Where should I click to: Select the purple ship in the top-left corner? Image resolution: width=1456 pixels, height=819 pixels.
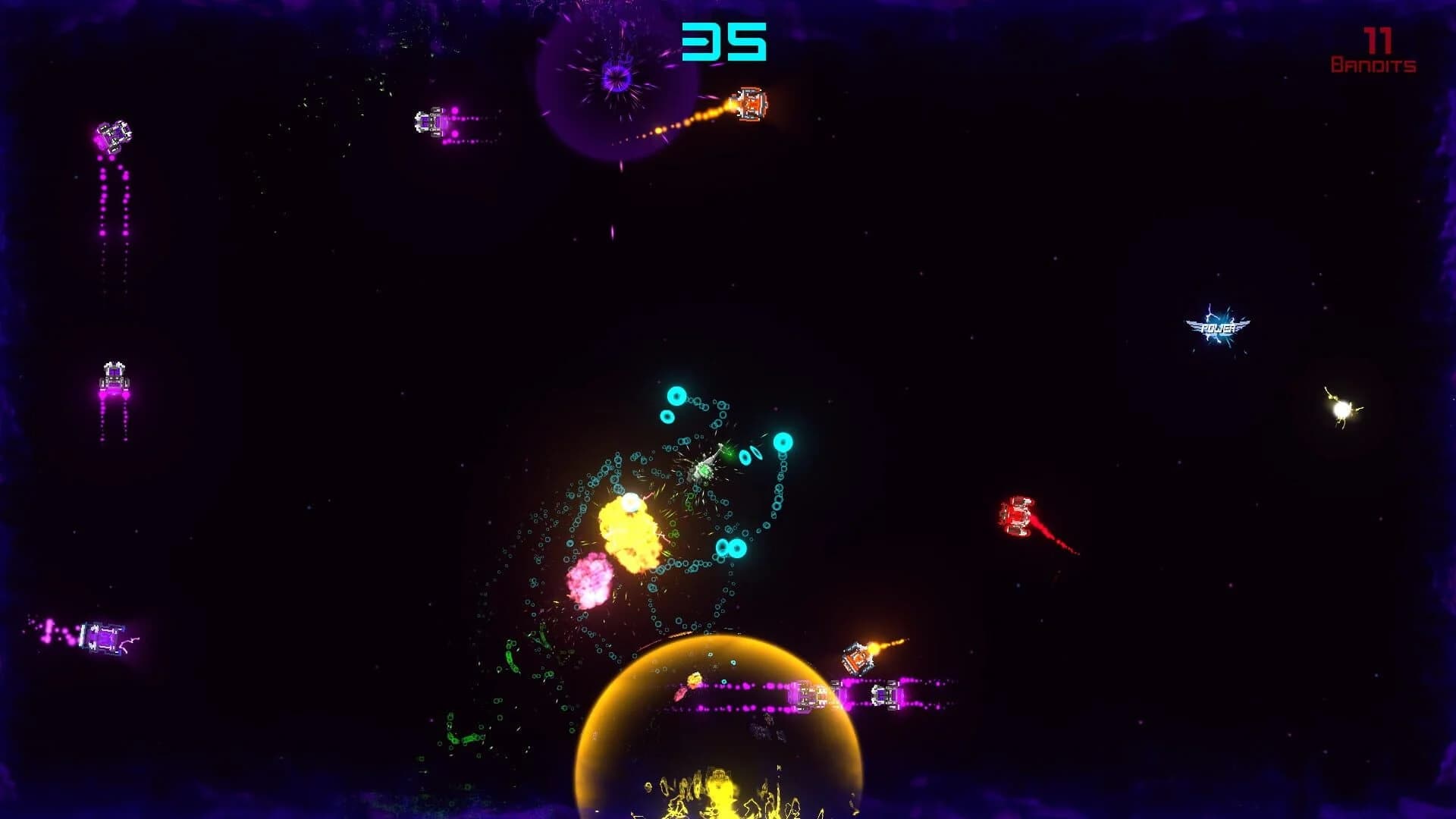(114, 136)
